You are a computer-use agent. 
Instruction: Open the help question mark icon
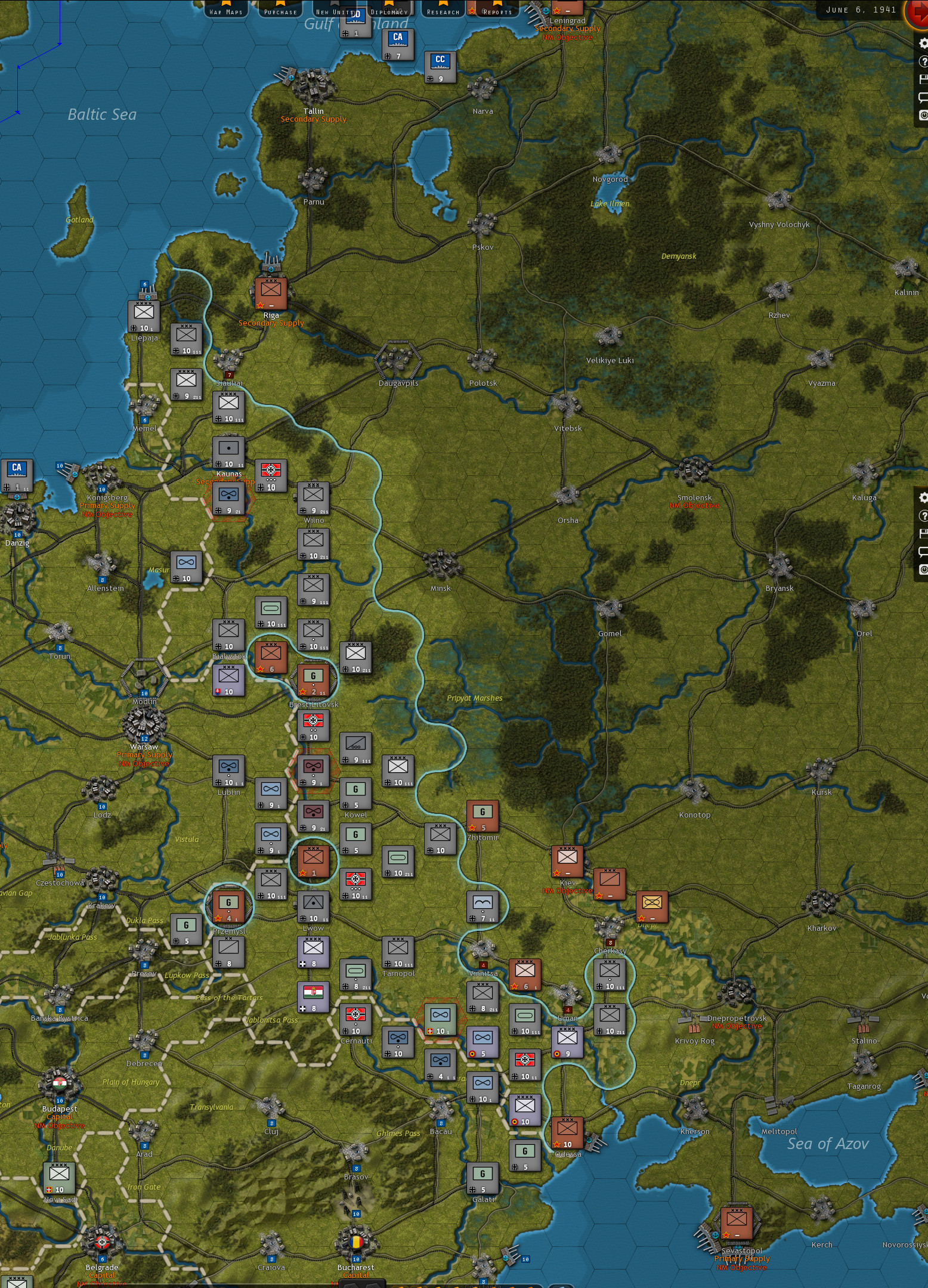(922, 62)
